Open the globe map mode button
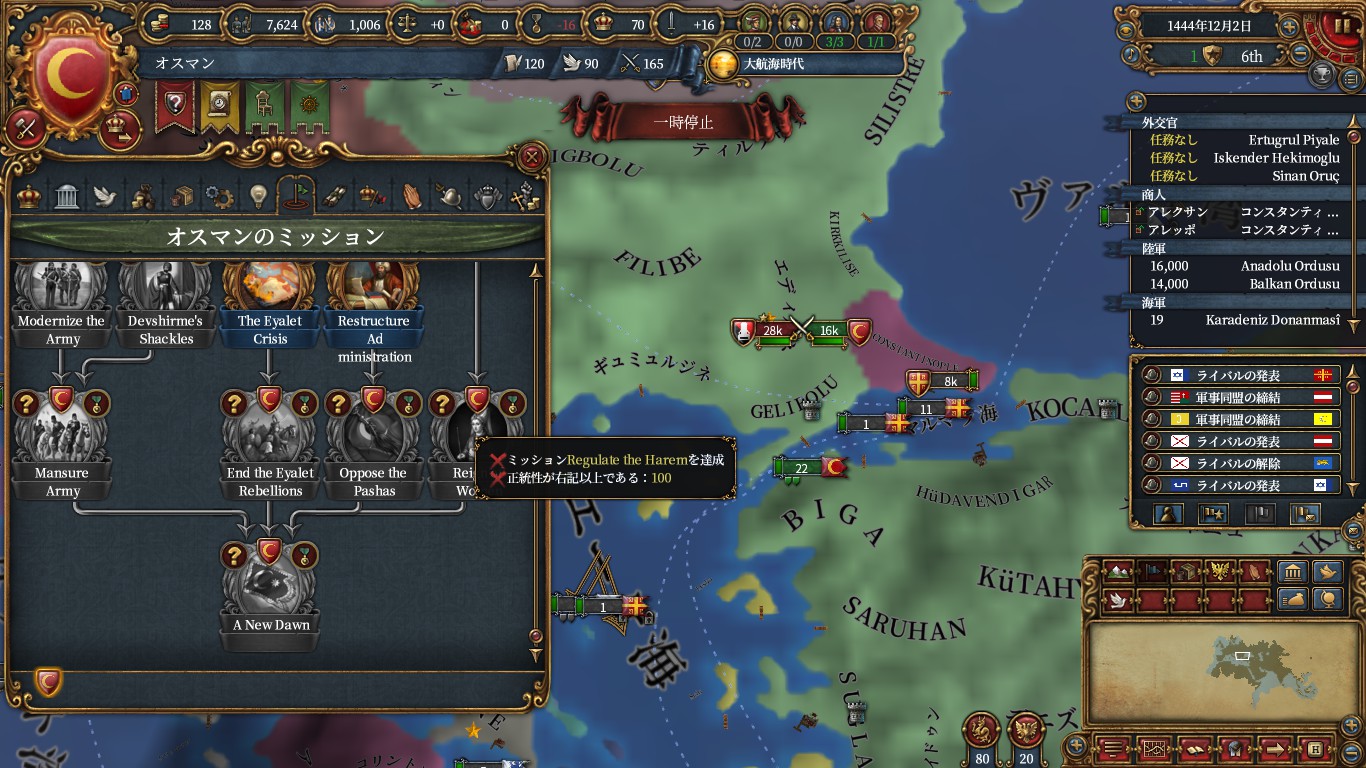1366x768 pixels. coord(1329,599)
